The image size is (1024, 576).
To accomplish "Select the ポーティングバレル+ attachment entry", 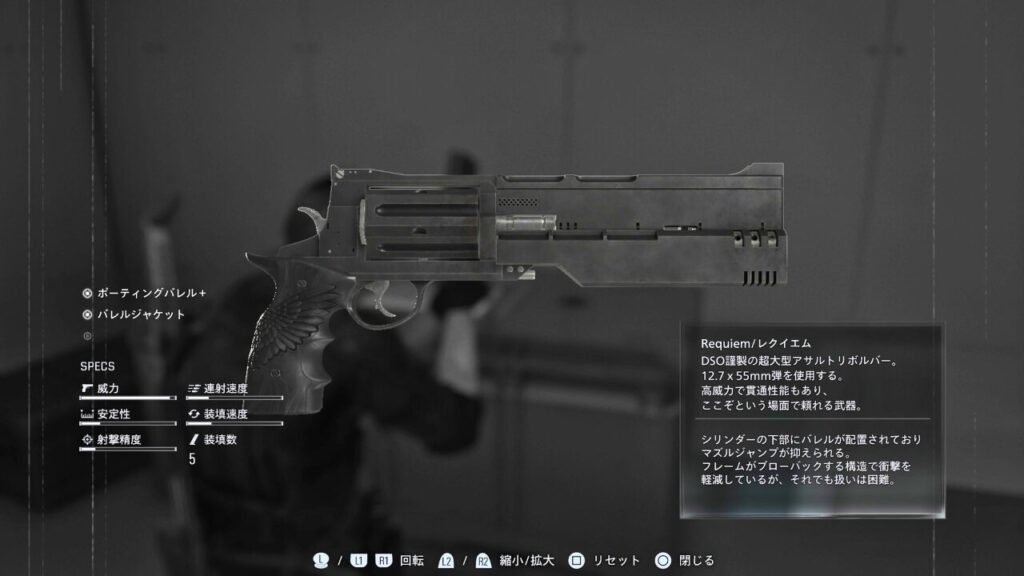I will click(150, 294).
